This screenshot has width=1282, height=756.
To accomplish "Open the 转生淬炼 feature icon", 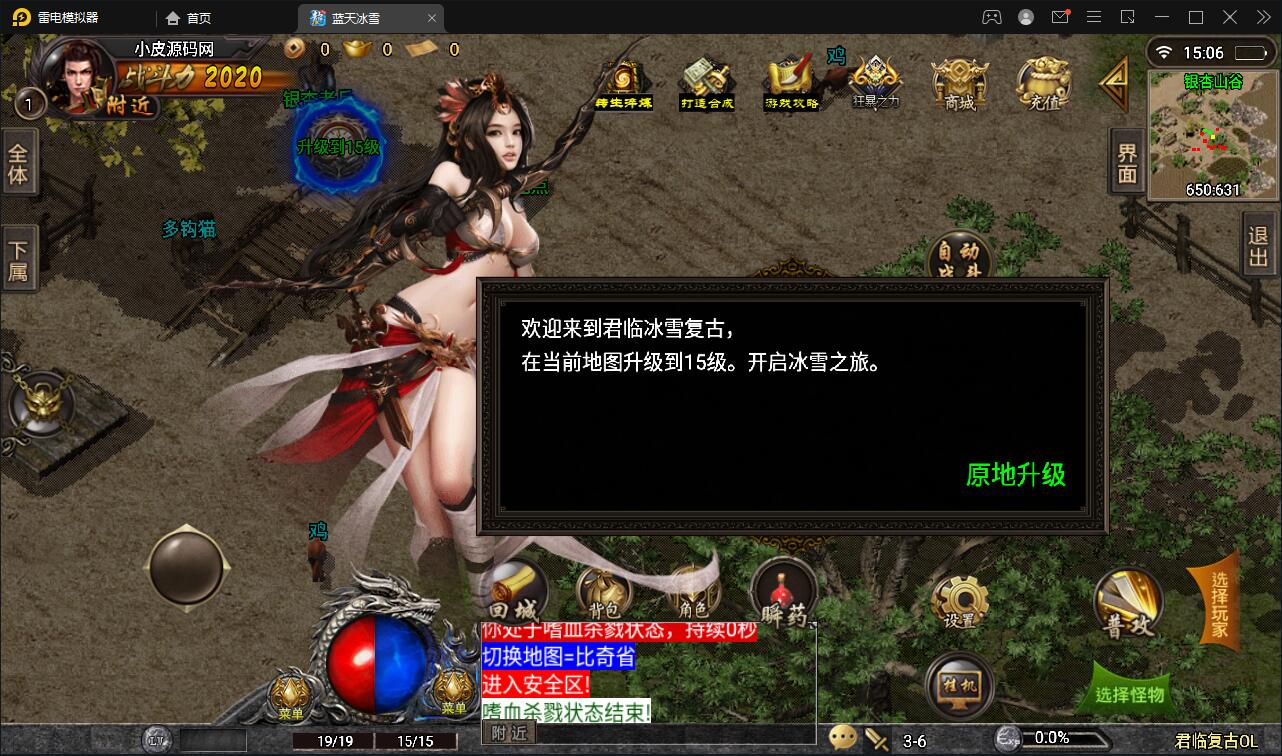I will tap(622, 80).
